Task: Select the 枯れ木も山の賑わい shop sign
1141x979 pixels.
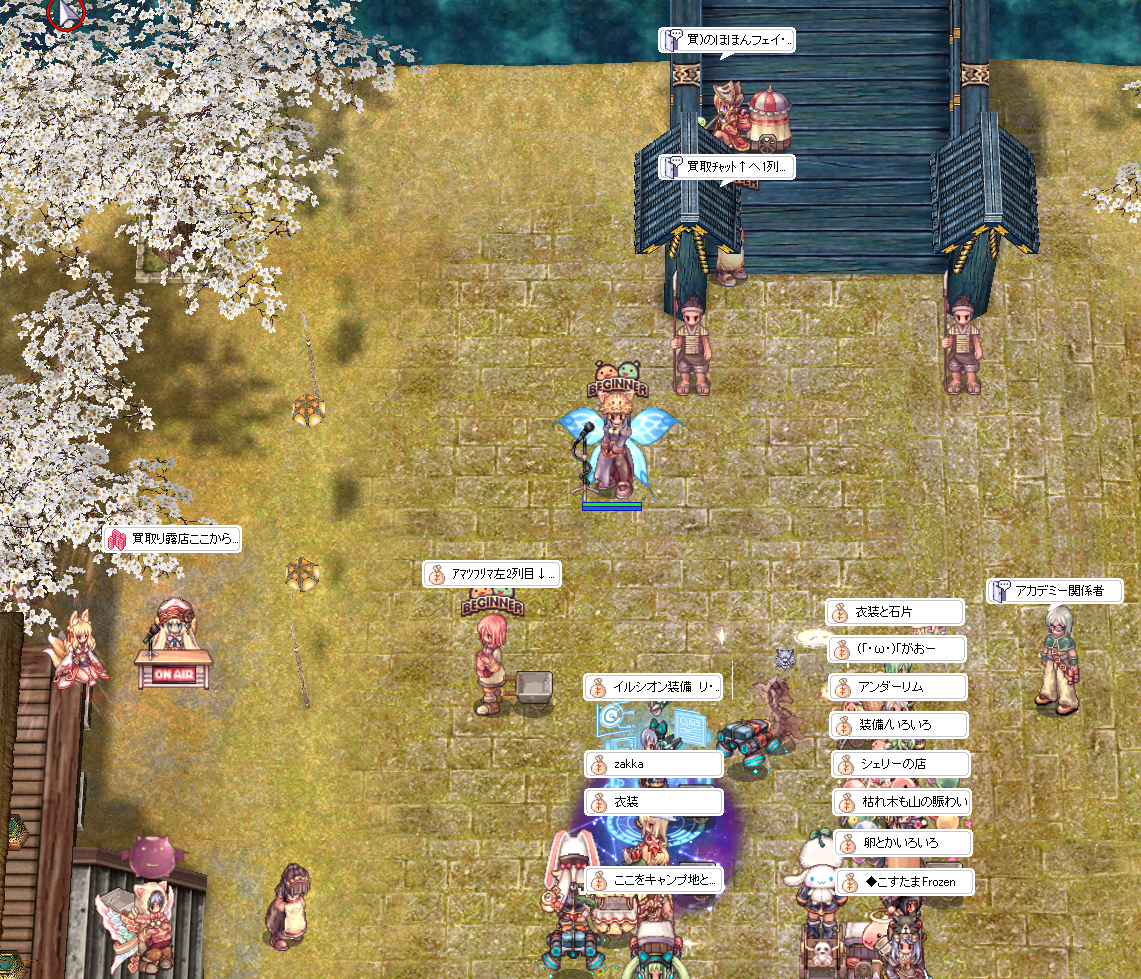Action: (x=902, y=802)
